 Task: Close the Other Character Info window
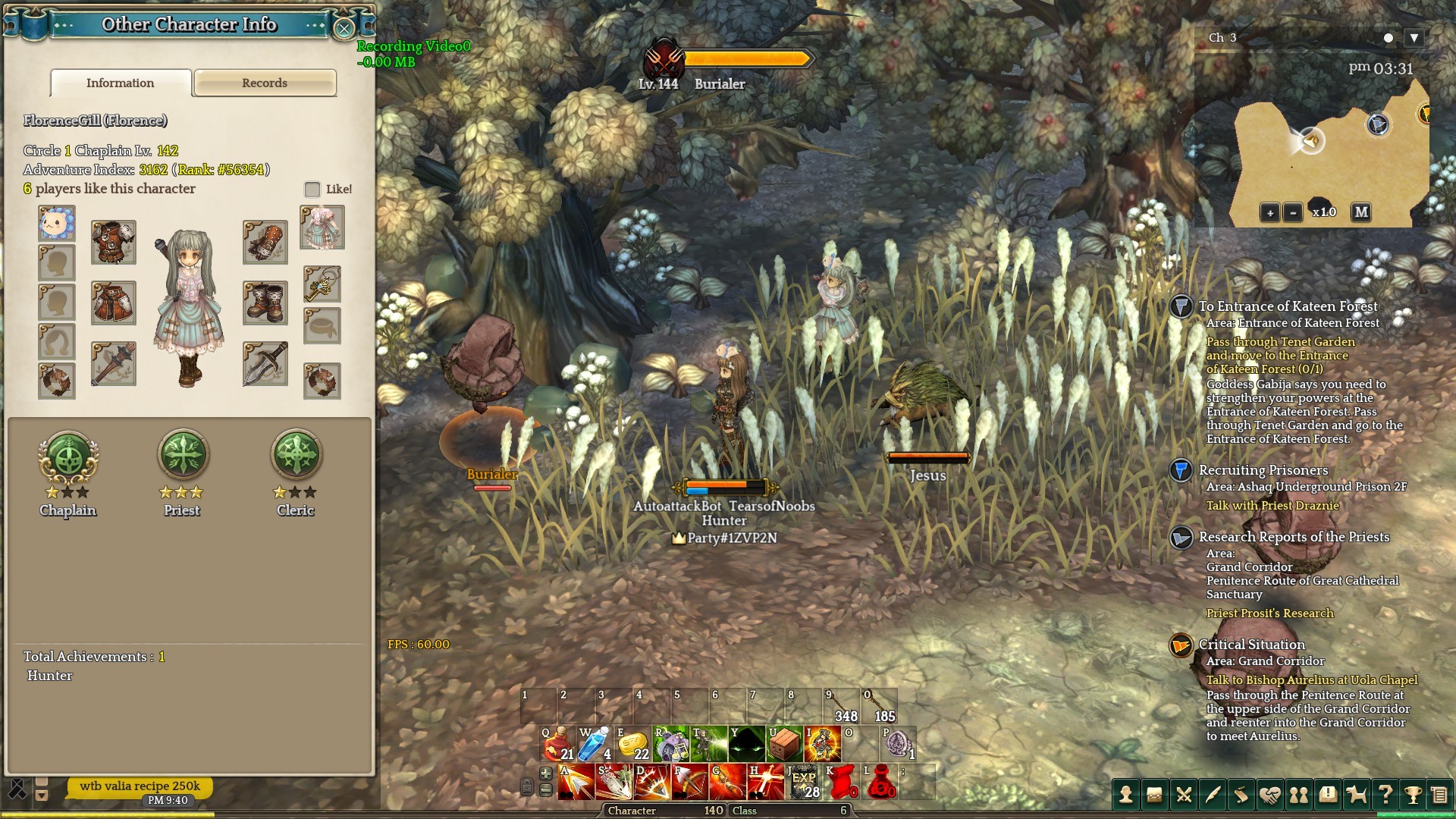tap(344, 29)
